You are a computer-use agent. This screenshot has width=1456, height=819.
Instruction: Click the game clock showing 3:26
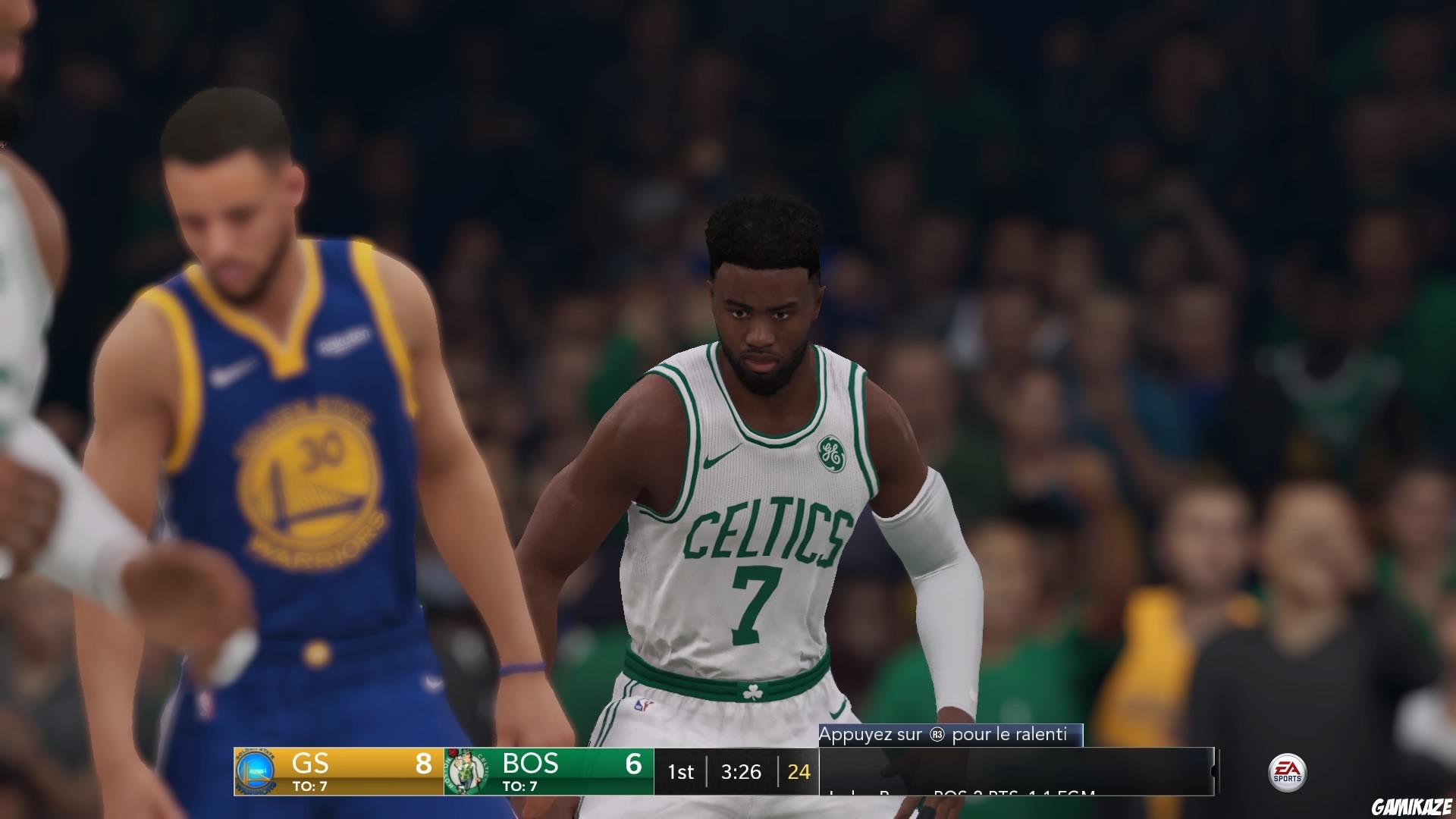(x=742, y=772)
